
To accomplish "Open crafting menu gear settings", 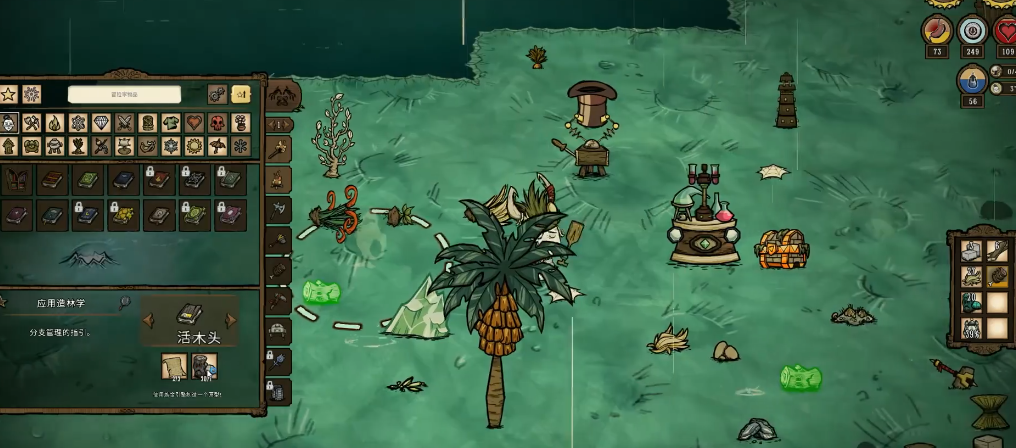I will [217, 94].
